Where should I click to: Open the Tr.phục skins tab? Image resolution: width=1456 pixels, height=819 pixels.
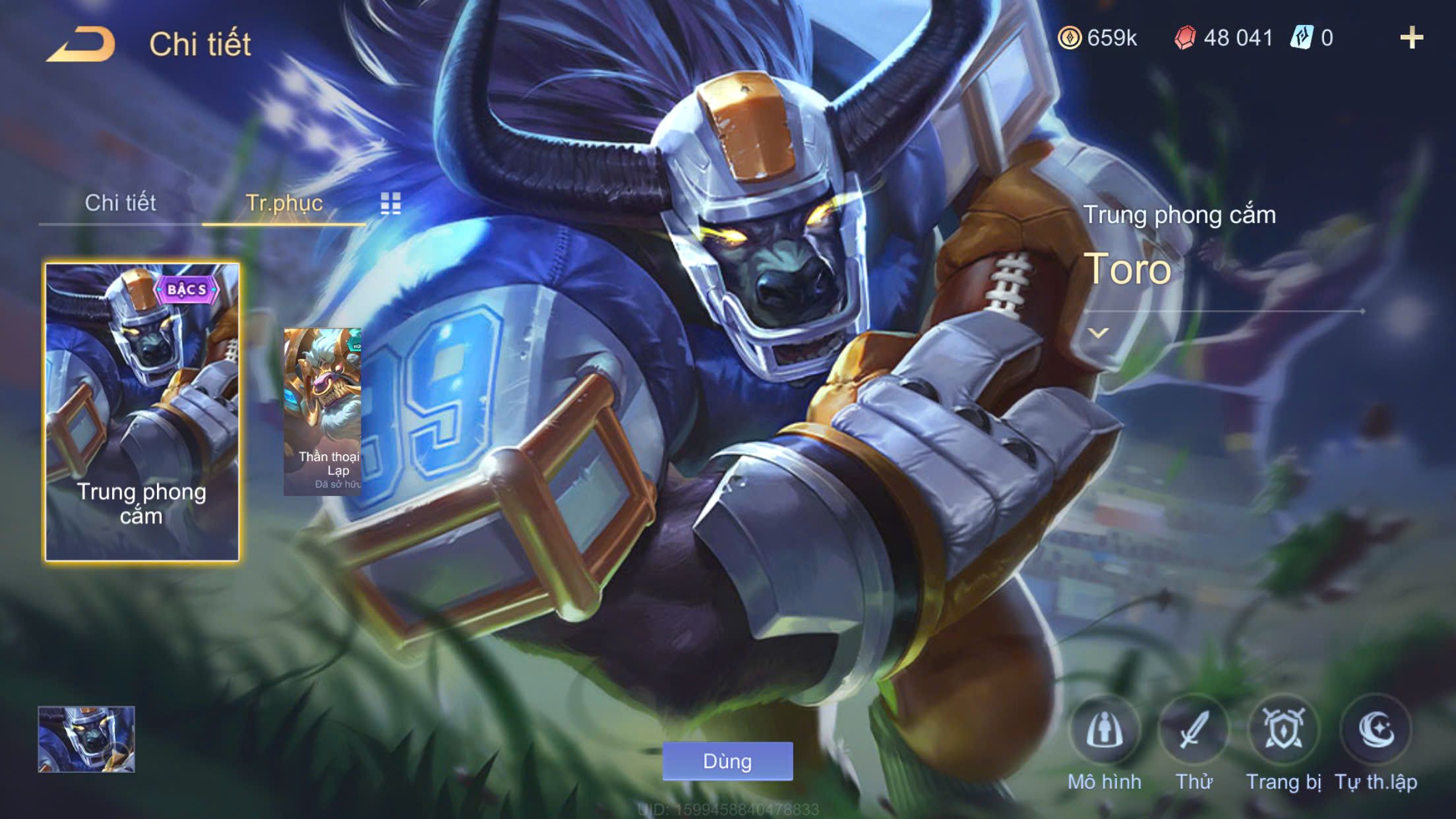coord(284,202)
